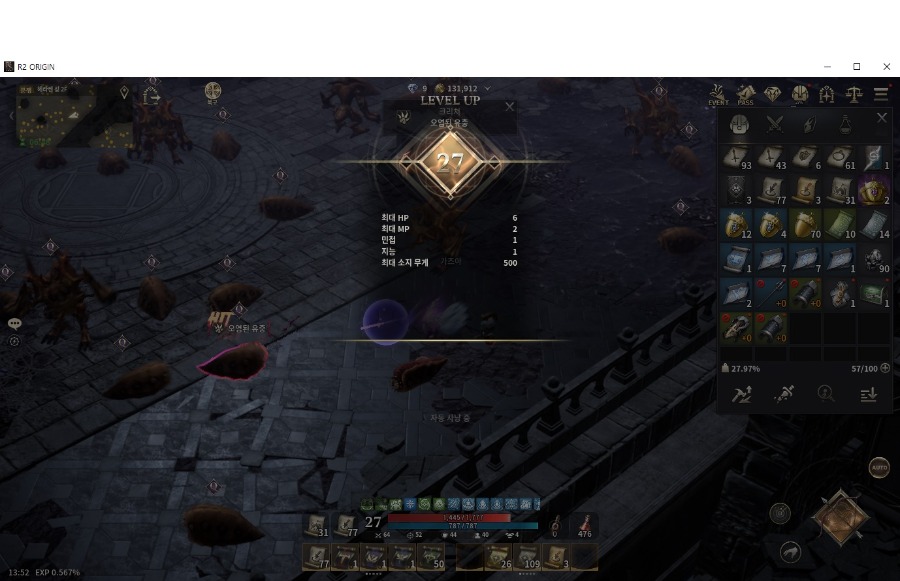
Task: Close the inventory panel
Action: 881,118
